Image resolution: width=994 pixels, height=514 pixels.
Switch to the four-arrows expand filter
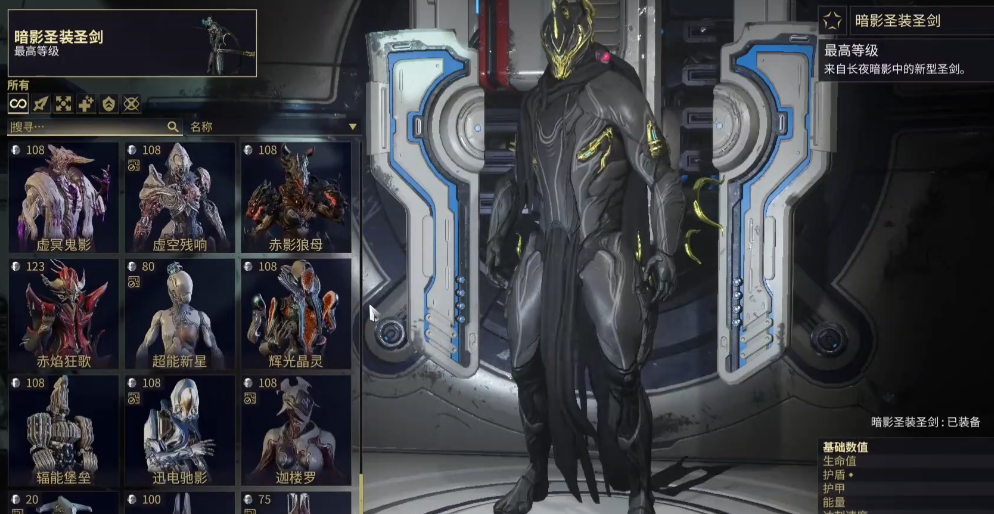tap(63, 103)
